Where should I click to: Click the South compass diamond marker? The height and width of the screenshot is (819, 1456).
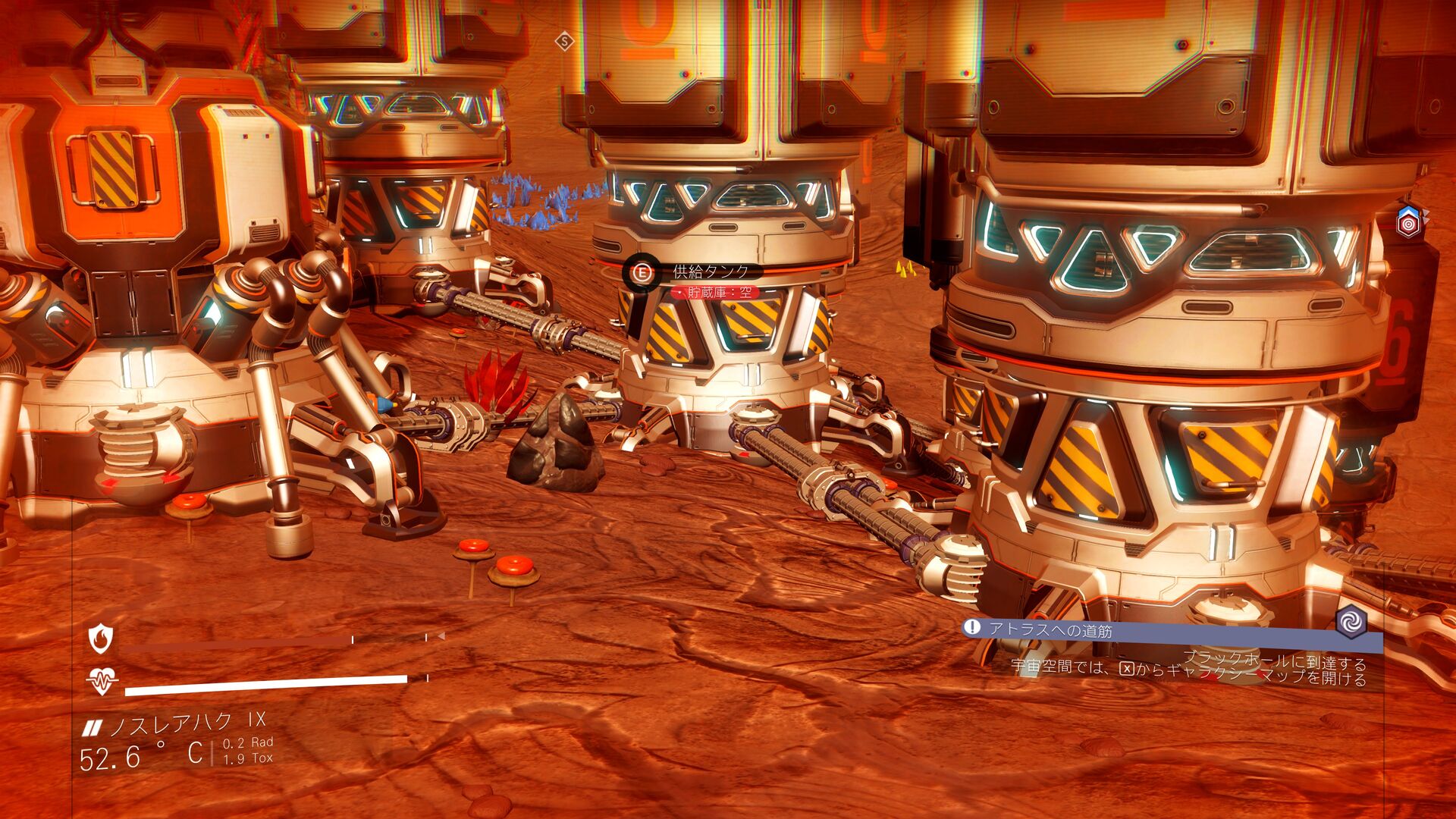click(x=564, y=41)
